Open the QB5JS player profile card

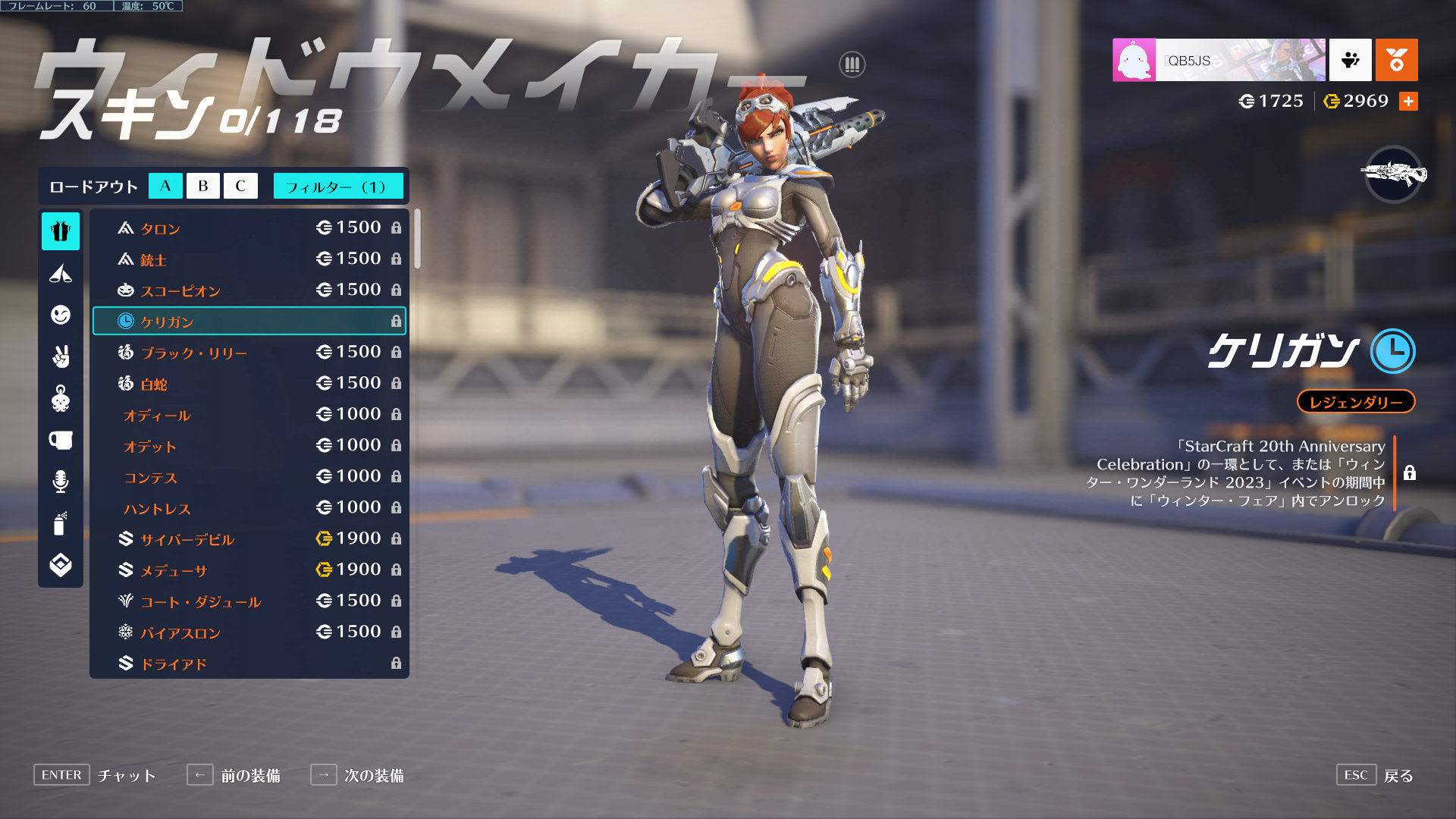[1219, 60]
